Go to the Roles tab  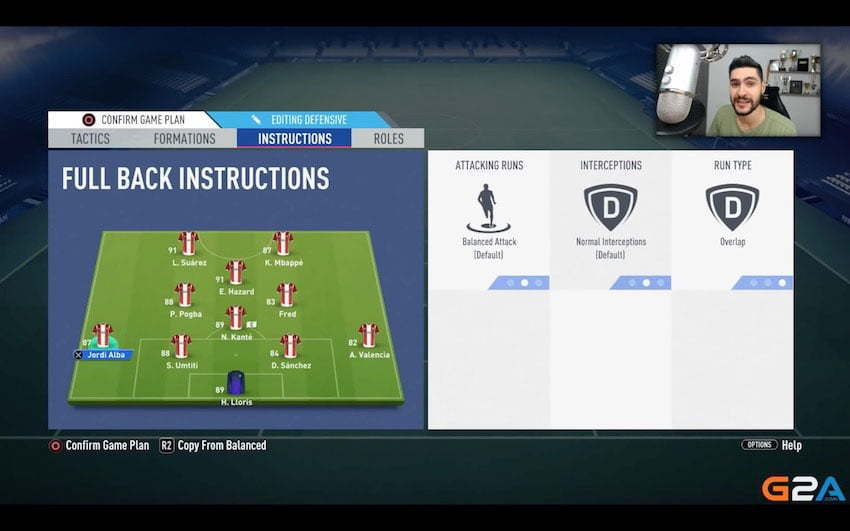point(388,139)
